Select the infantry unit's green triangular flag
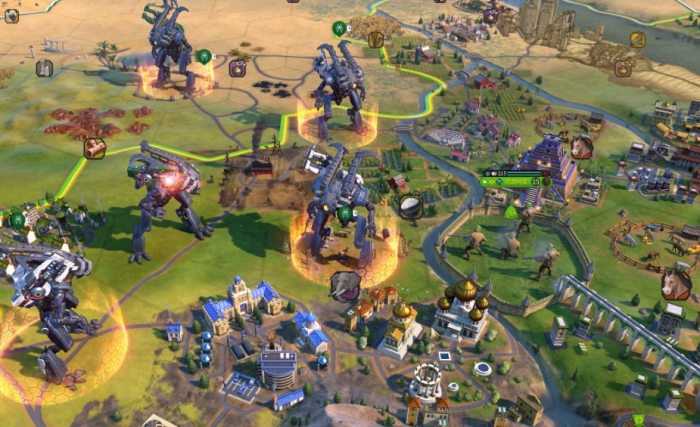 coord(511,212)
